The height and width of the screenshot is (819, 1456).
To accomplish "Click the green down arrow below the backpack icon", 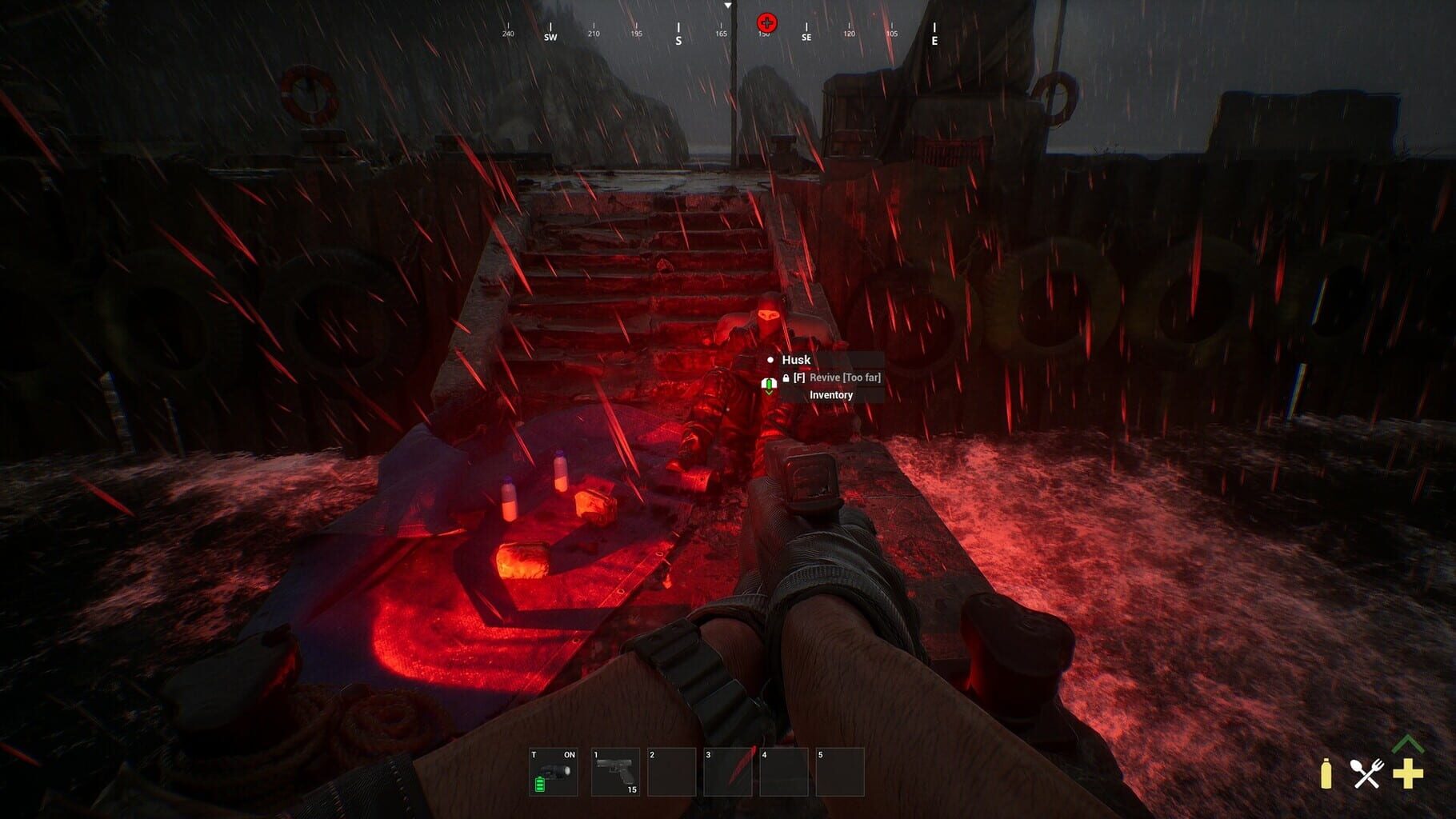I will pos(769,393).
